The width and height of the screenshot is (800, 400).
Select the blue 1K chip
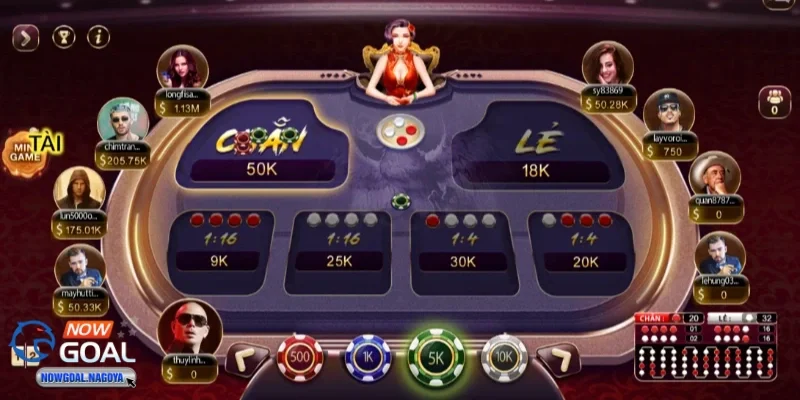(x=367, y=358)
